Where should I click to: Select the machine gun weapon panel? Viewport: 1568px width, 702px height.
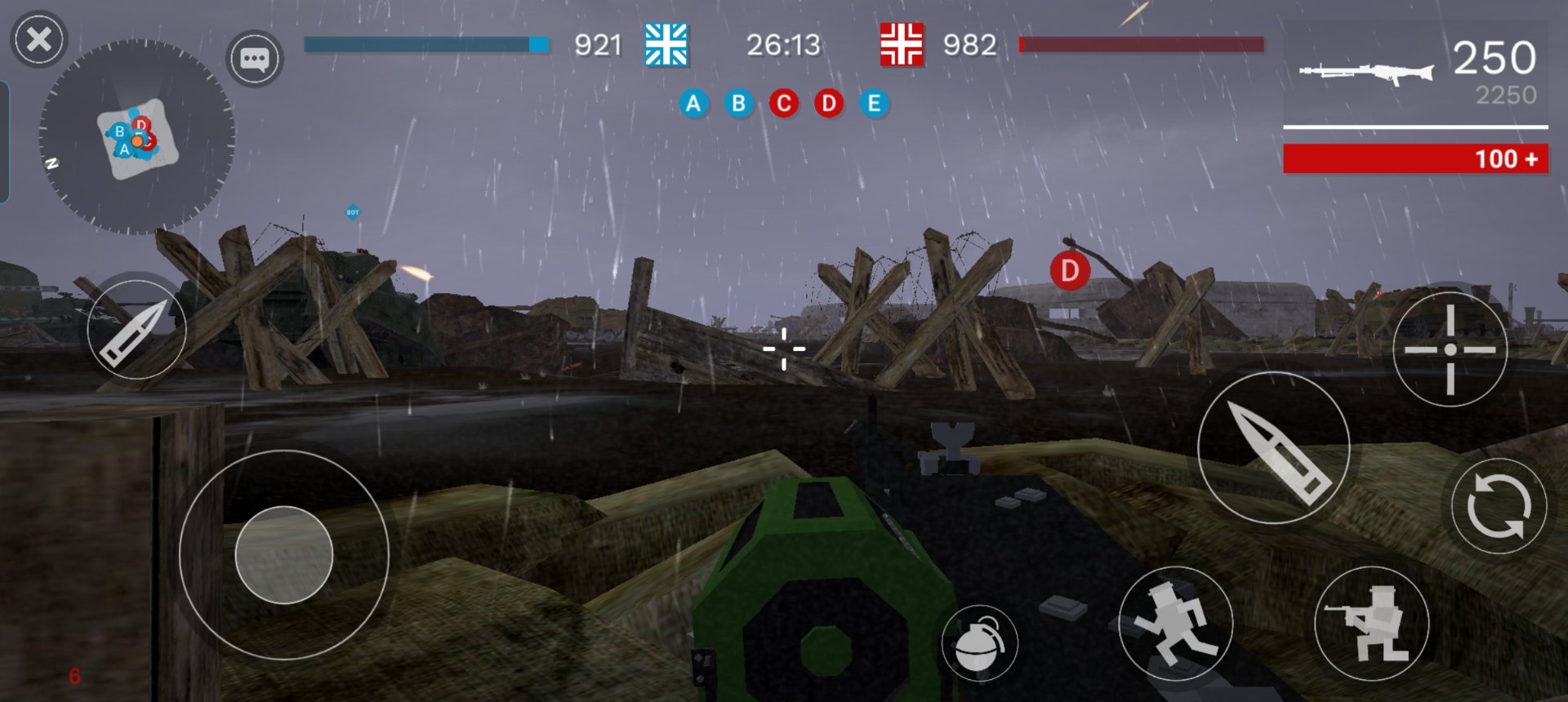(x=1414, y=73)
